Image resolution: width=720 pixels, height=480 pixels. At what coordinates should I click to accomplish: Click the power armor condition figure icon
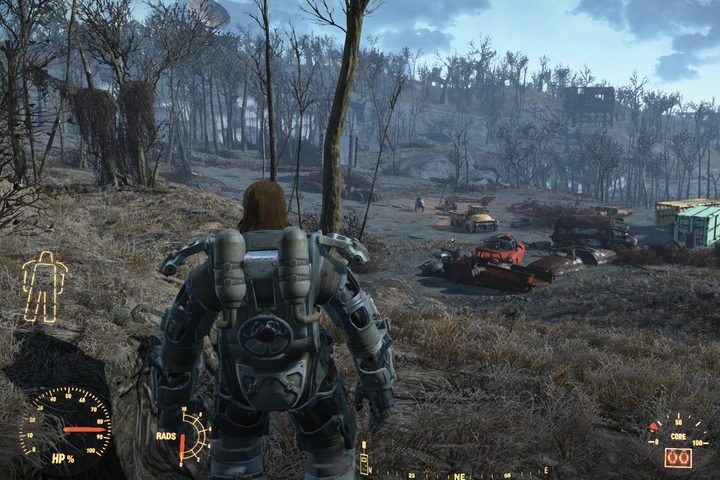pos(45,286)
